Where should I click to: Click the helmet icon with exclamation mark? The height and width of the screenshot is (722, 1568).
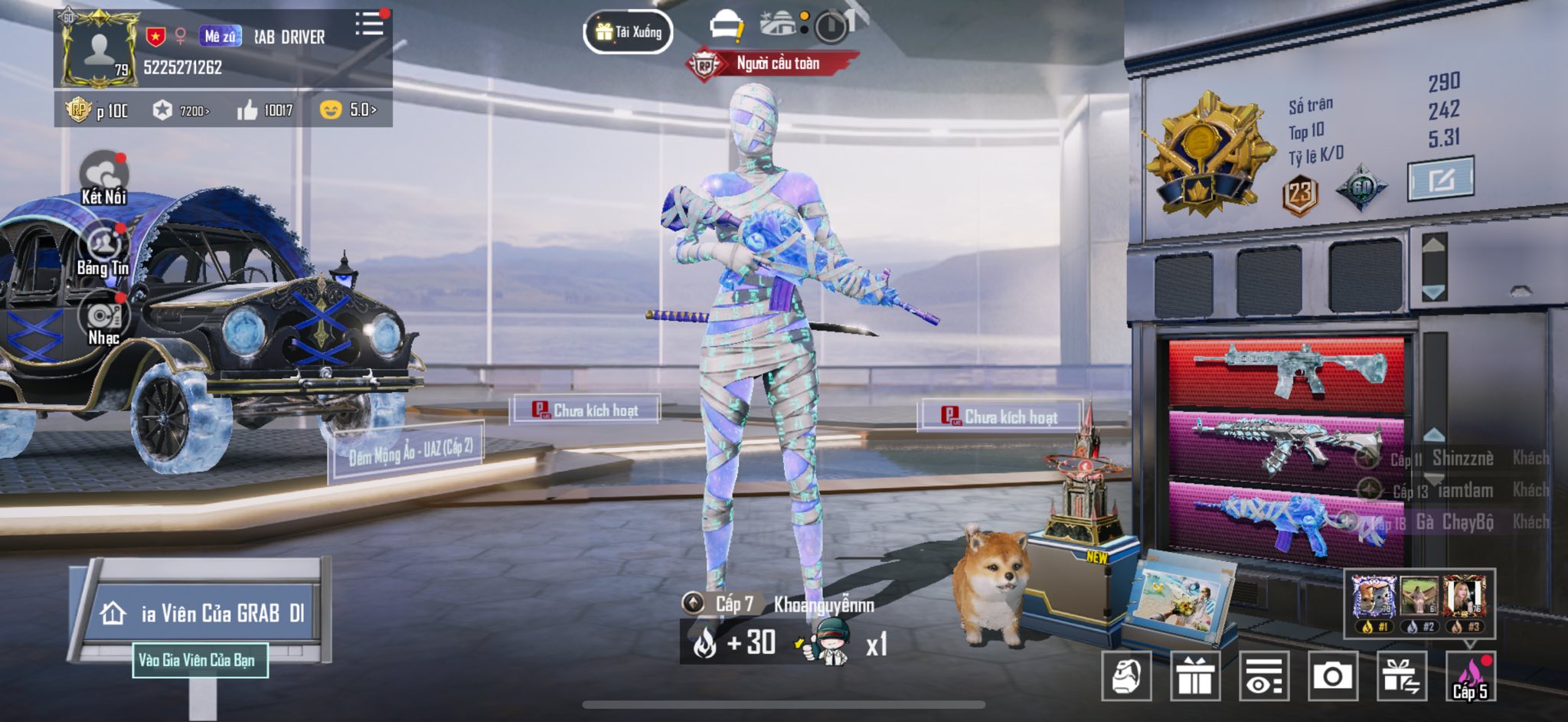coord(726,28)
